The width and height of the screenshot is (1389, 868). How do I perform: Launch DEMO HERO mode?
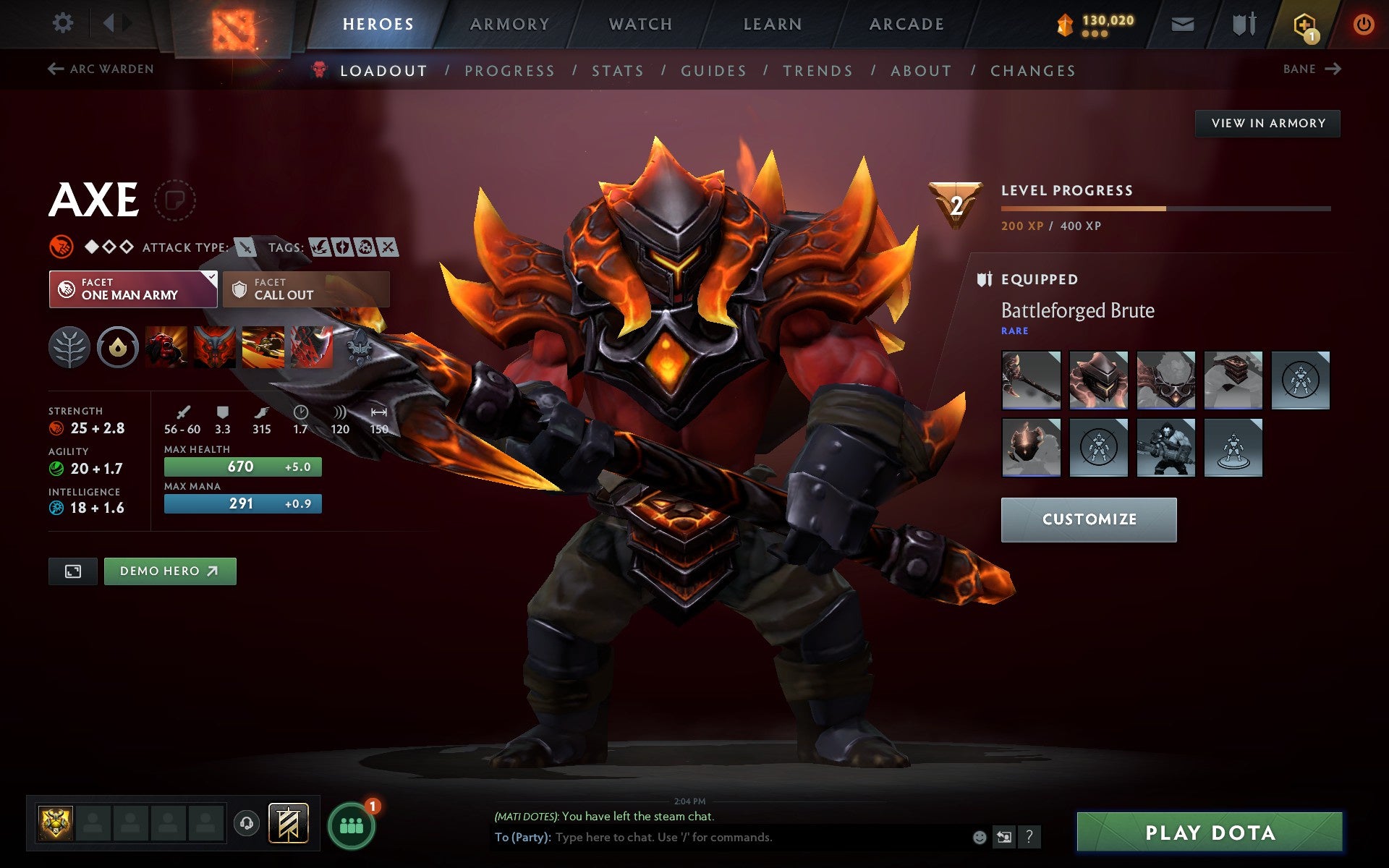(x=169, y=571)
